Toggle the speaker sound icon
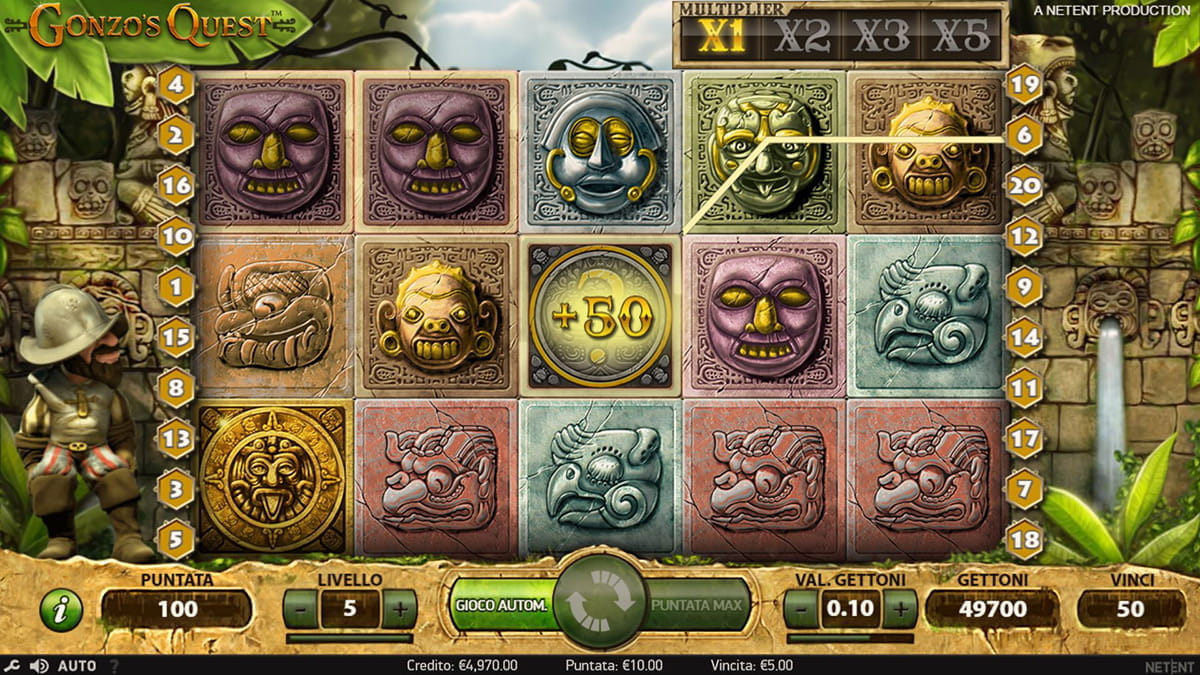Viewport: 1200px width, 675px height. click(38, 665)
